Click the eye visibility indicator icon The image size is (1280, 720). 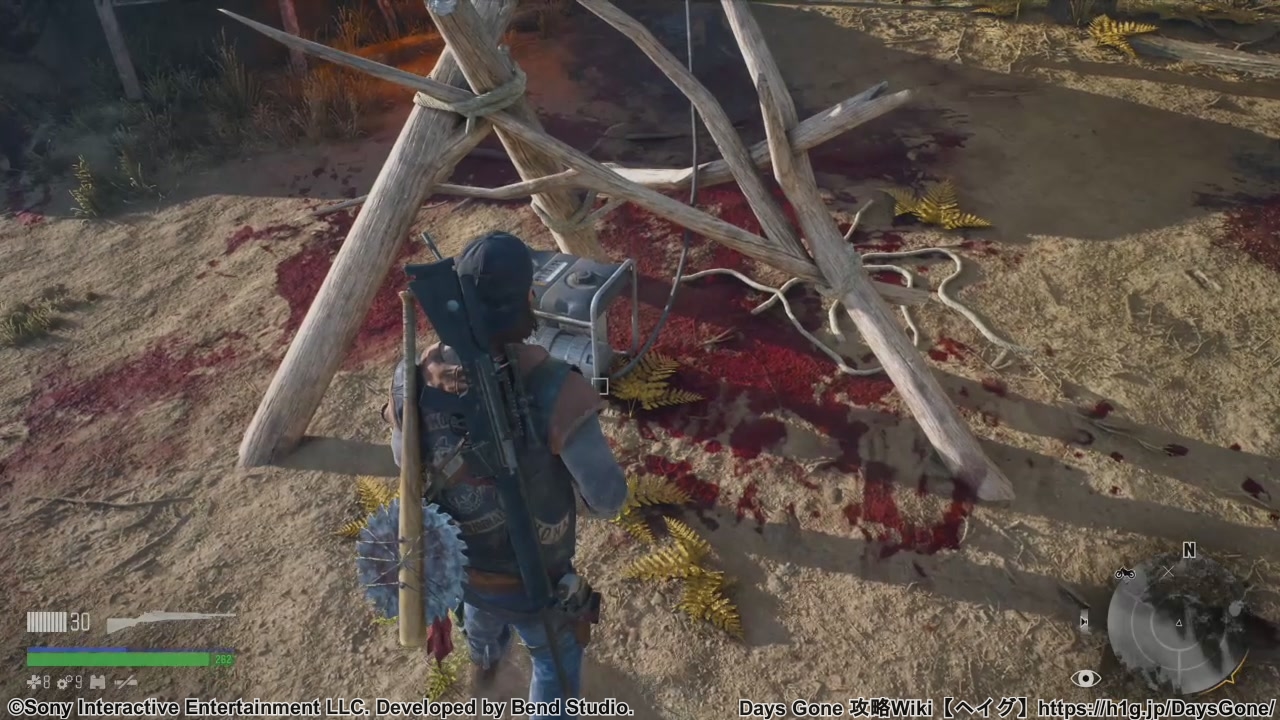tap(1085, 679)
